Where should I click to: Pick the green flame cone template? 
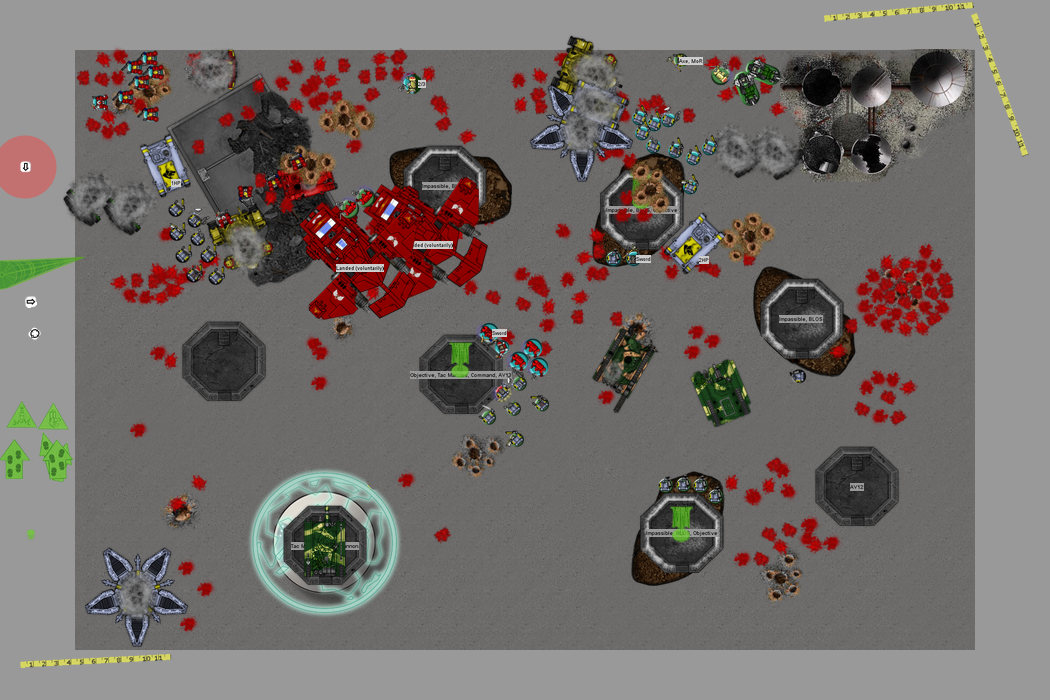pyautogui.click(x=30, y=272)
